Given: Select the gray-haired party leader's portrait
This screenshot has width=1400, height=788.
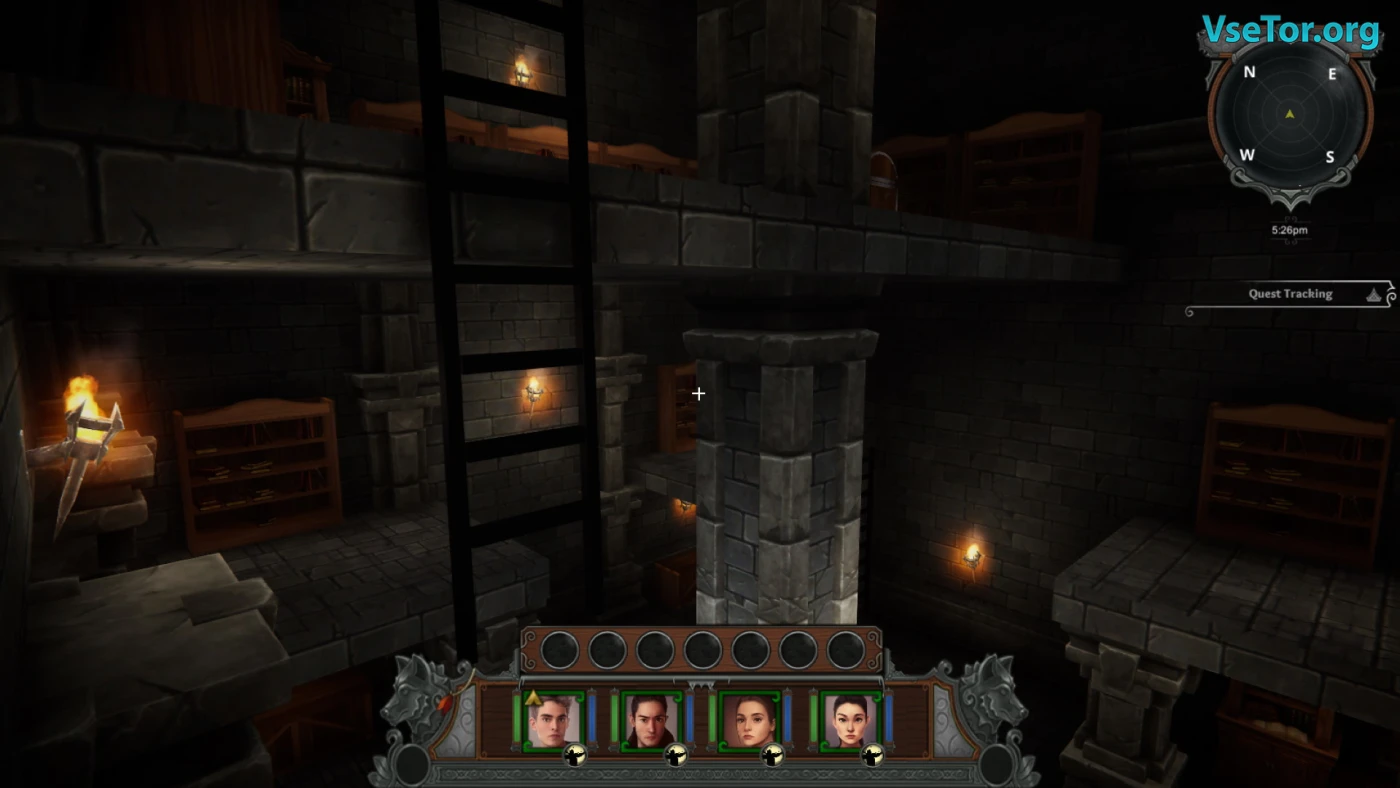Looking at the screenshot, I should pyautogui.click(x=553, y=719).
